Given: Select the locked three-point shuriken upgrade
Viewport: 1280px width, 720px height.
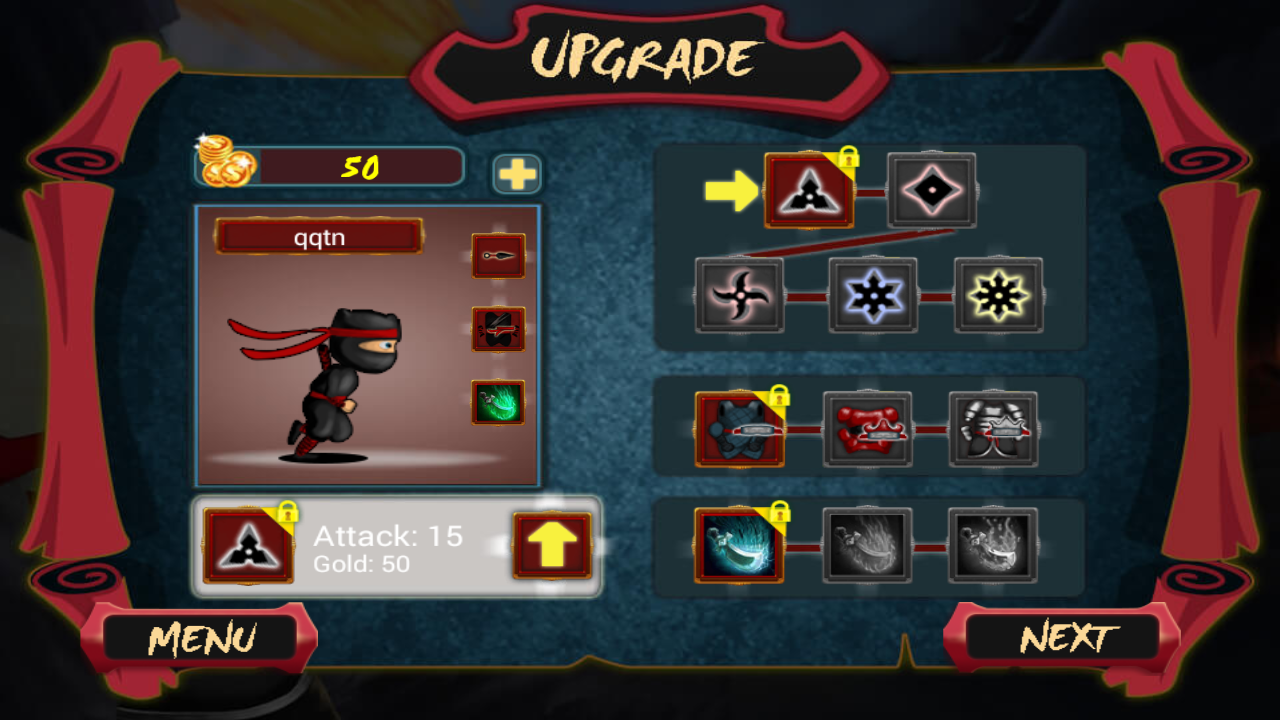Looking at the screenshot, I should click(809, 190).
